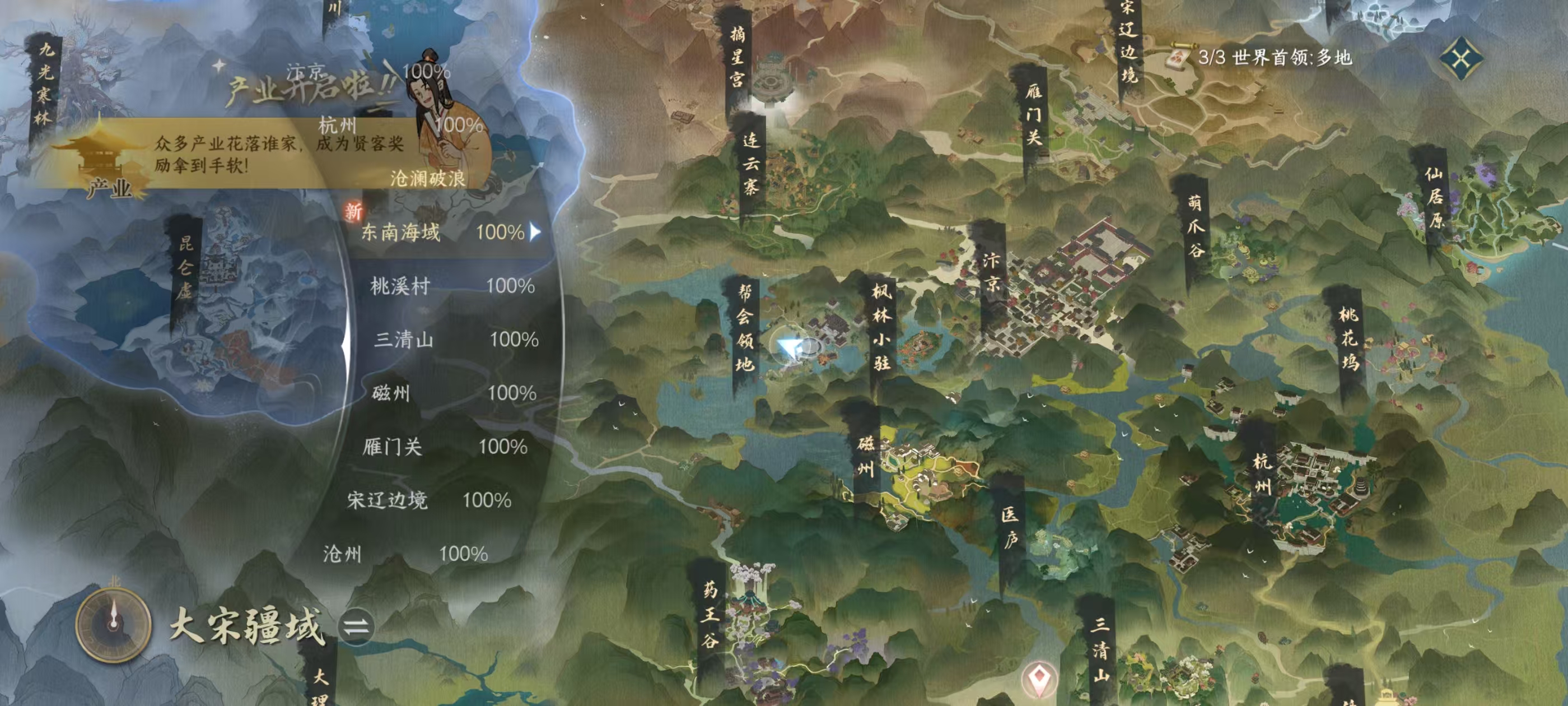Select the 杭州 map label
Viewport: 1568px width, 706px height.
(1262, 473)
